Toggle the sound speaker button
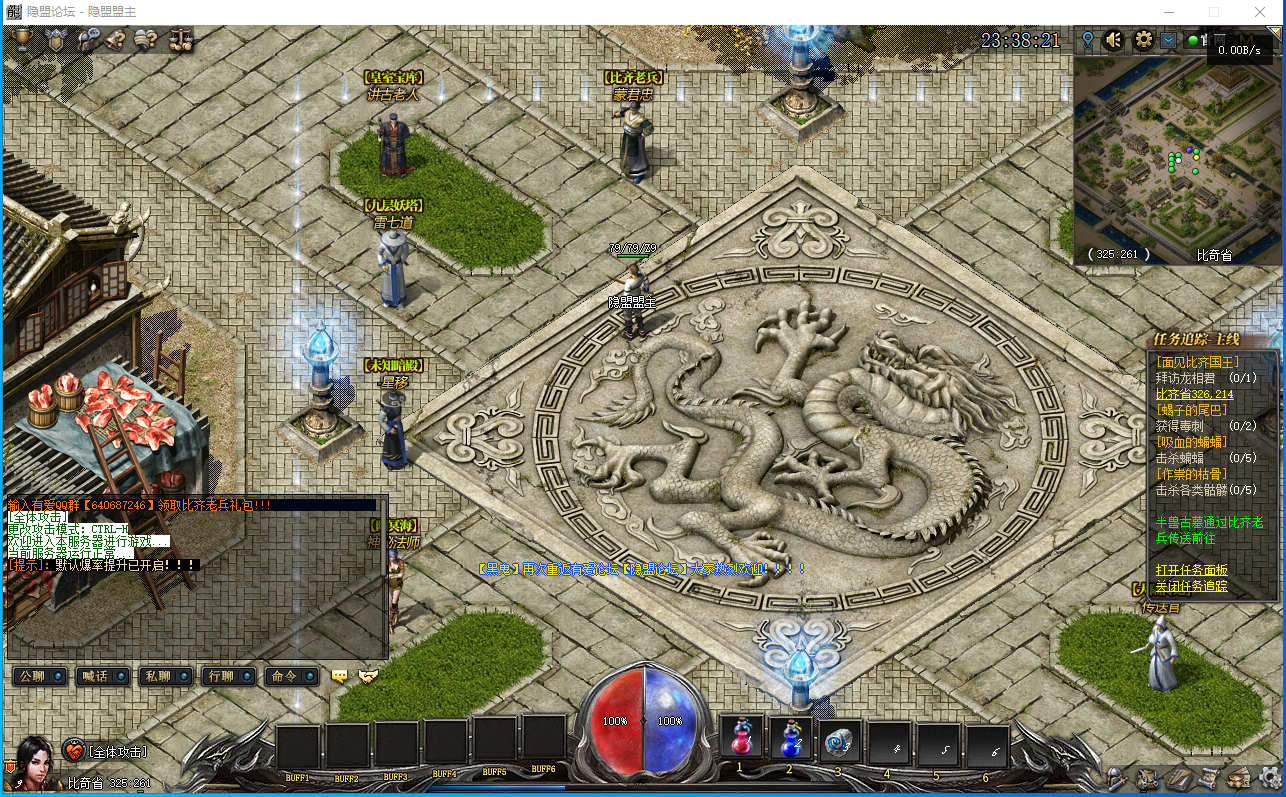Image resolution: width=1286 pixels, height=797 pixels. (1114, 41)
